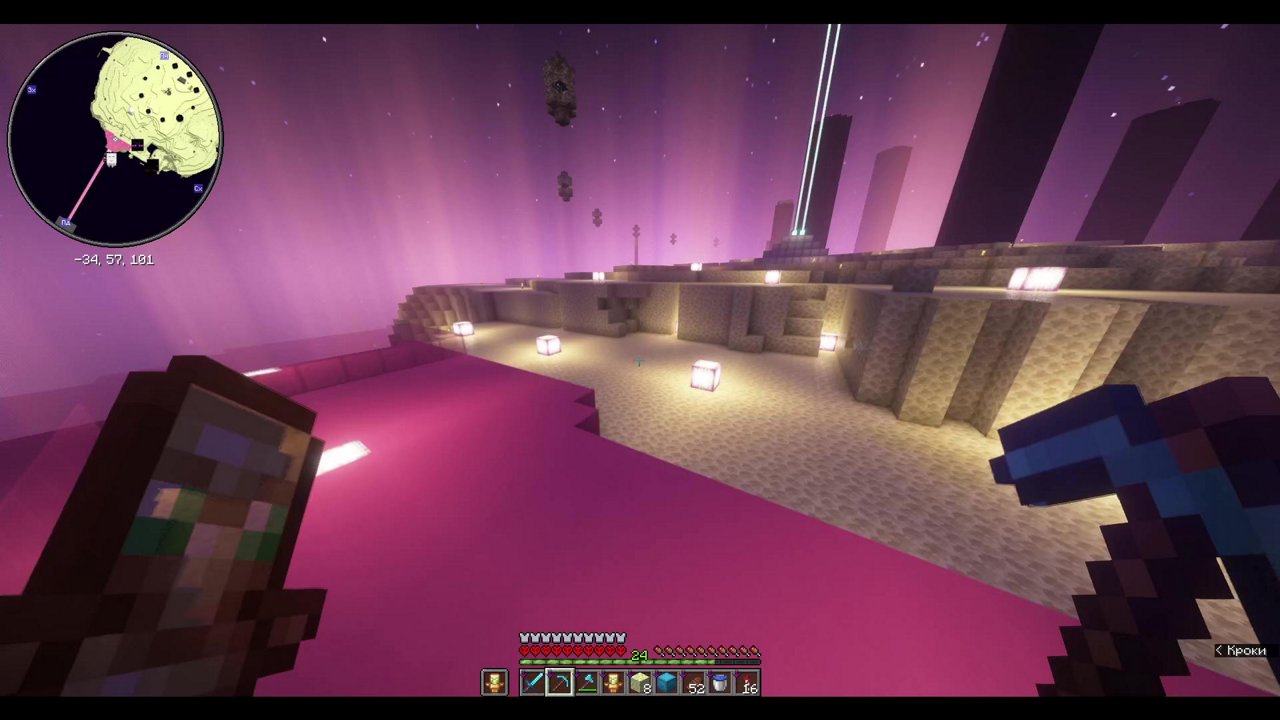
Task: Select the diamond sword in the hotbar
Action: [532, 683]
